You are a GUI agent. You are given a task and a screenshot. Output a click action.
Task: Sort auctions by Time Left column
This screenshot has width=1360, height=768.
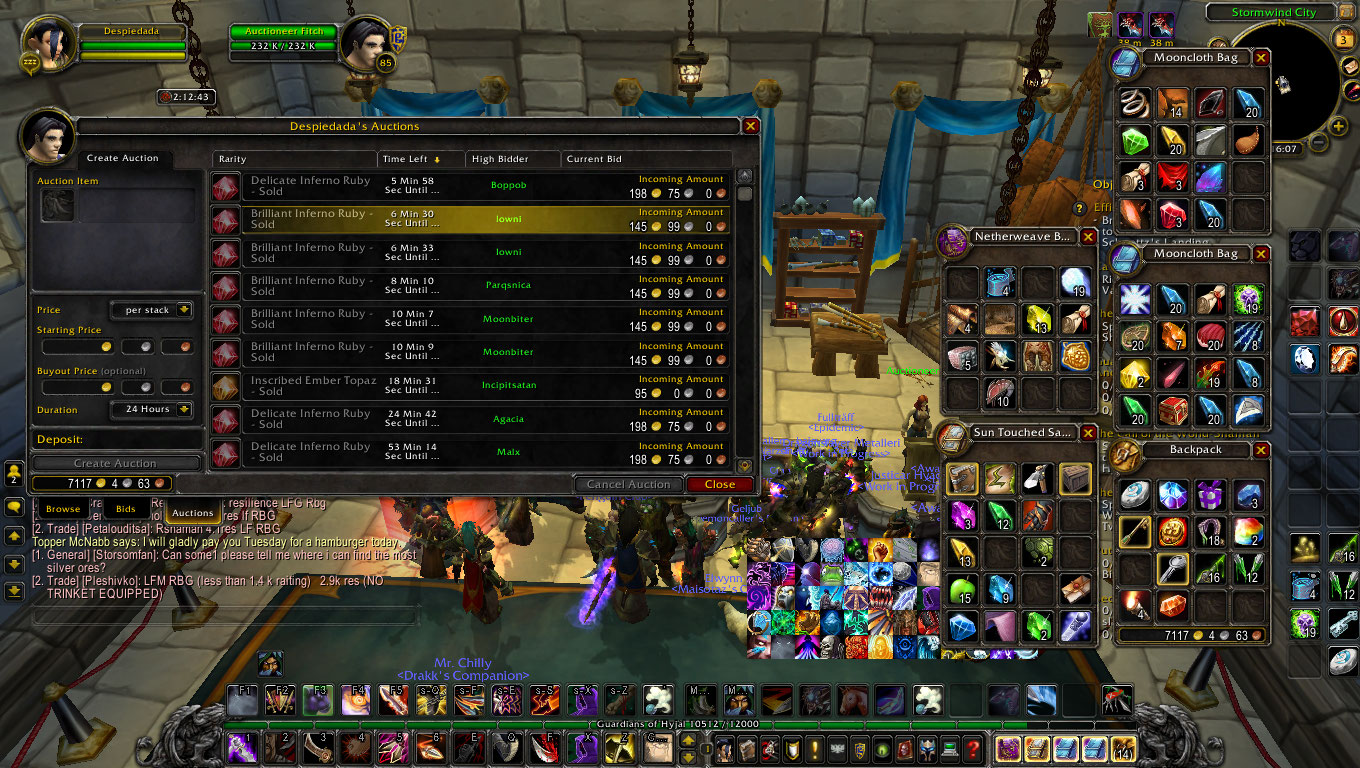pyautogui.click(x=409, y=159)
